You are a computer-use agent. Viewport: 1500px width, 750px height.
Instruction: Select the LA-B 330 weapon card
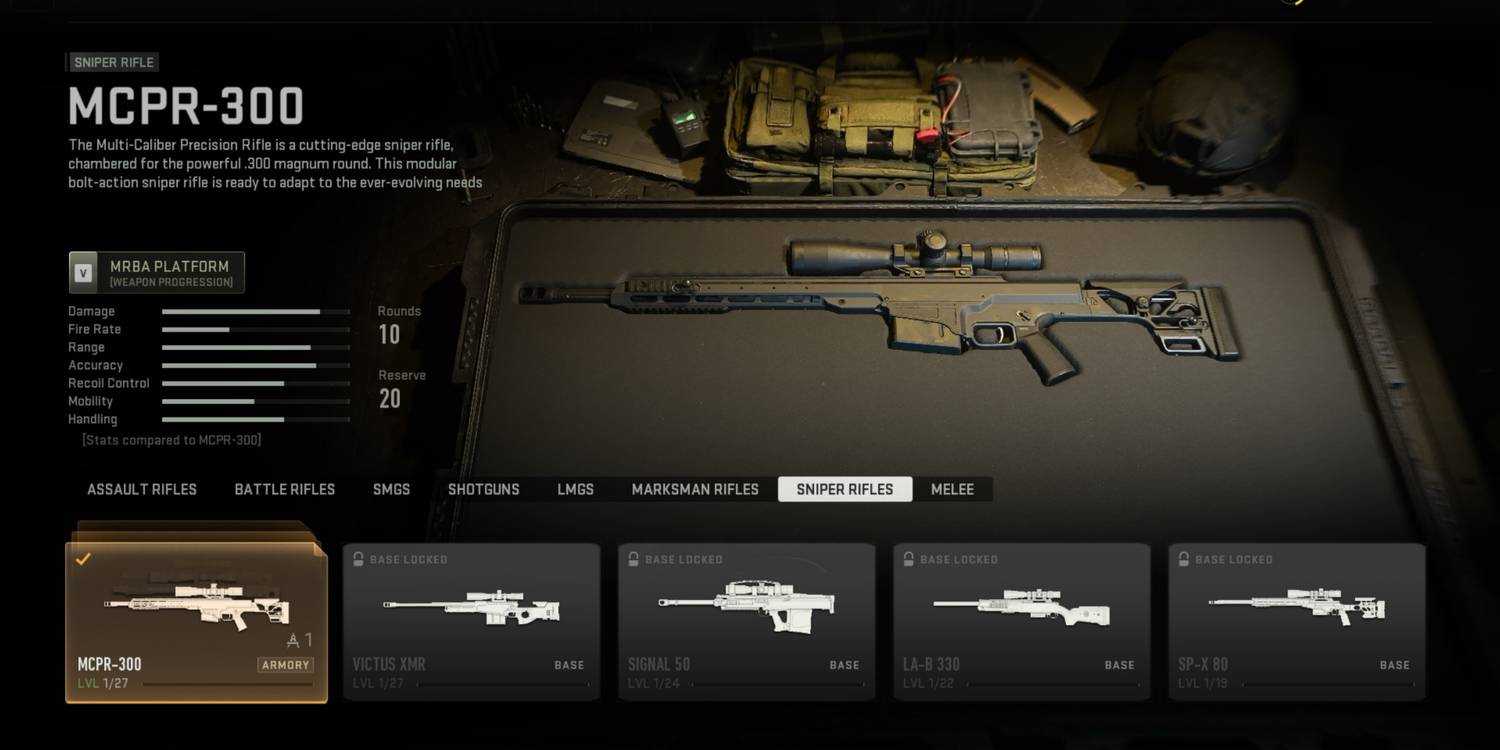click(1021, 622)
